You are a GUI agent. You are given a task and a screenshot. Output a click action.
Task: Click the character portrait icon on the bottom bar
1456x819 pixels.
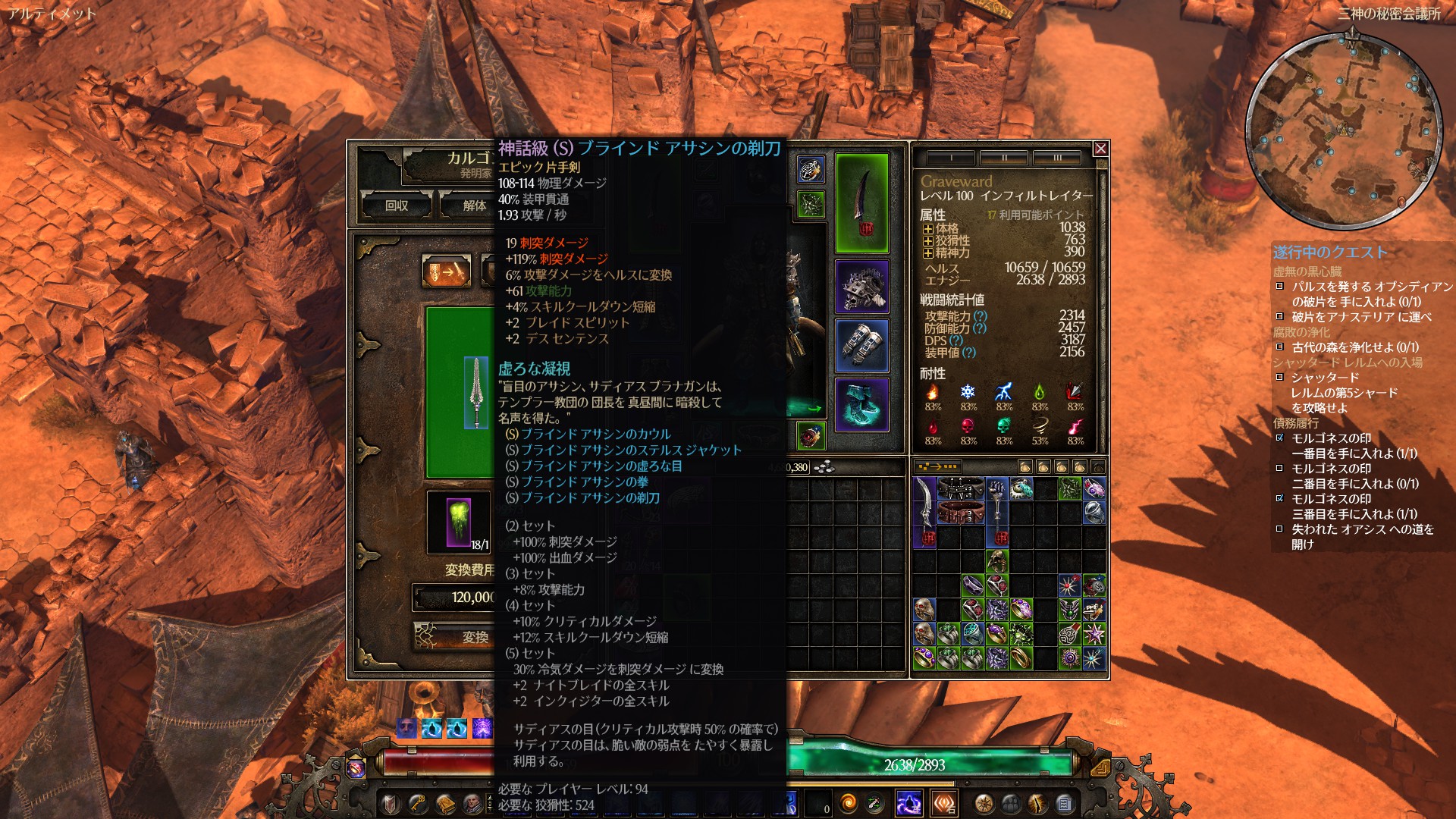471,803
